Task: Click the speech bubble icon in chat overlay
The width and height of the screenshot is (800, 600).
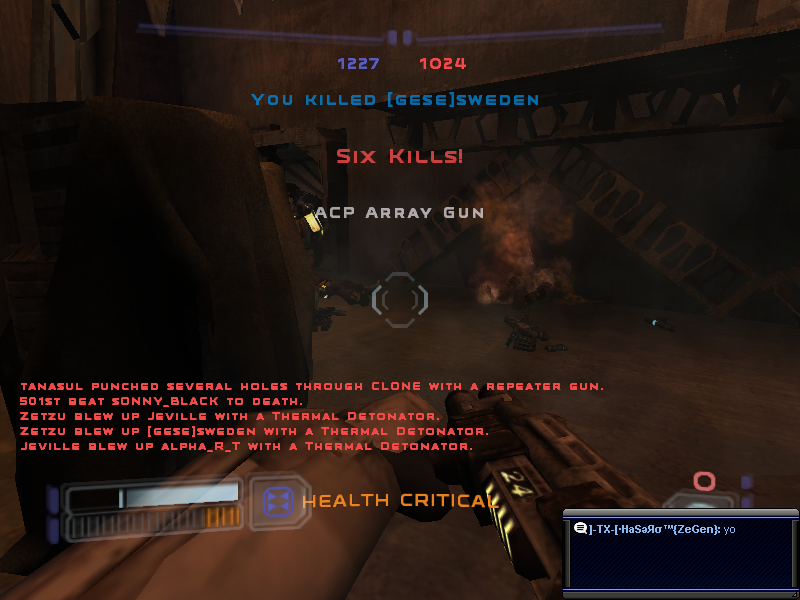Action: click(x=580, y=528)
